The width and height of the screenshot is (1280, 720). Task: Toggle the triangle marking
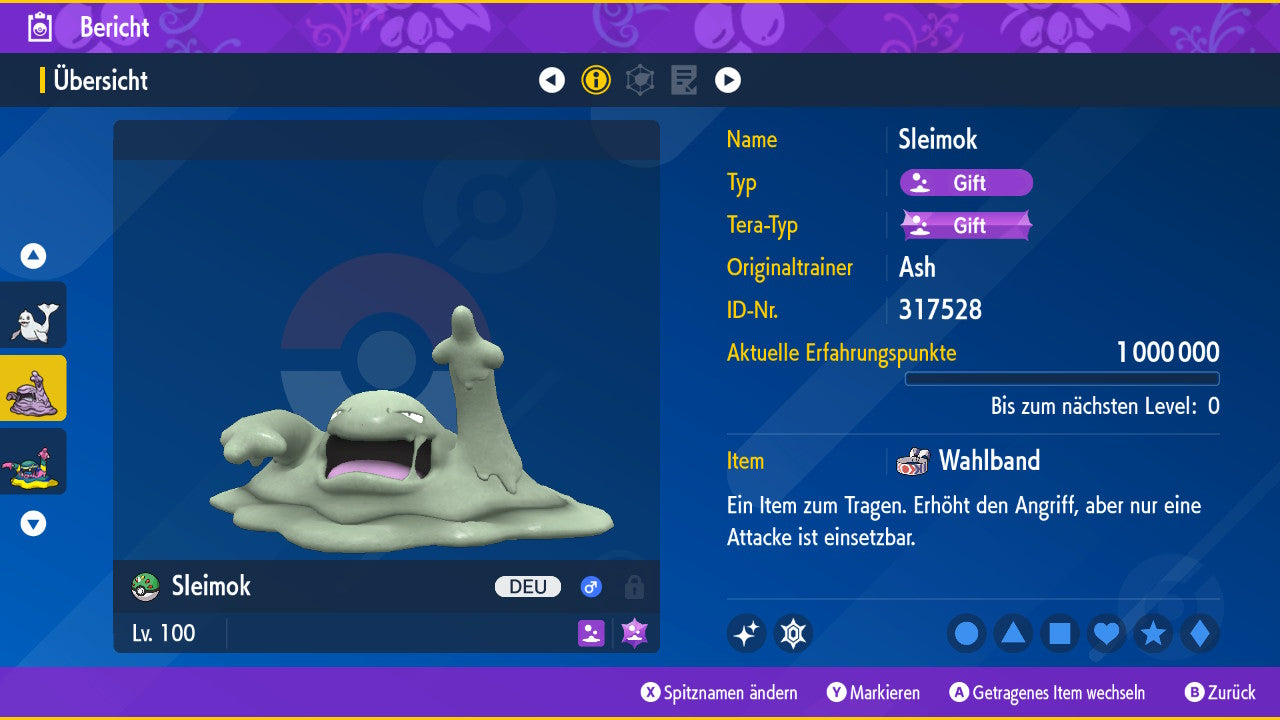(1013, 633)
